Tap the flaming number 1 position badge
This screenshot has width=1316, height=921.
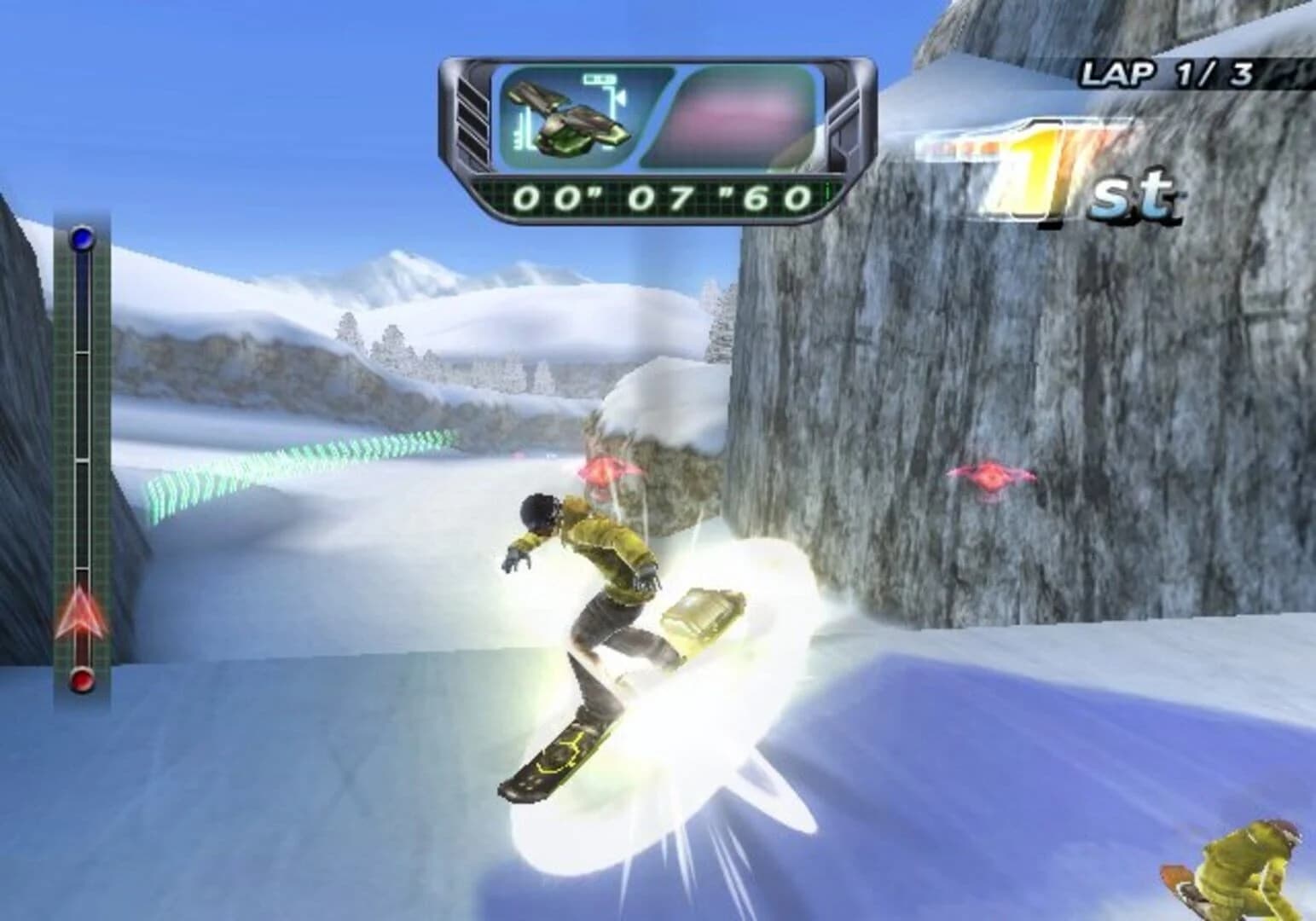(1032, 166)
